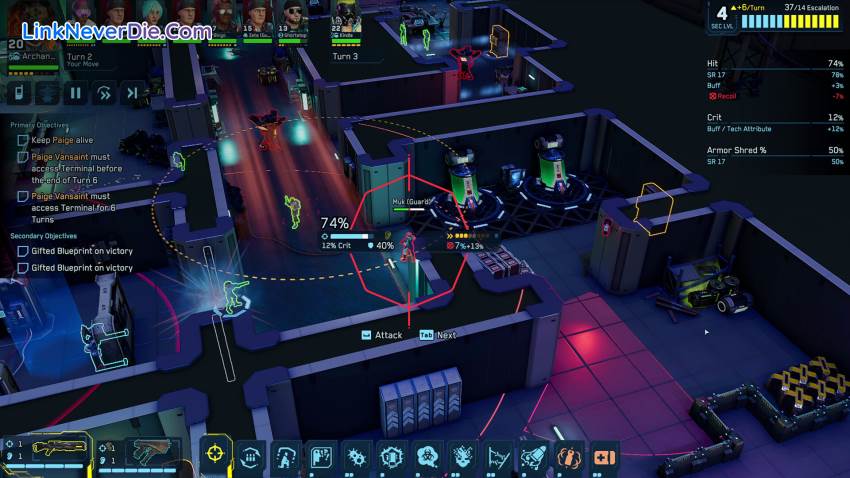
Task: Click the pause button
Action: pos(75,93)
